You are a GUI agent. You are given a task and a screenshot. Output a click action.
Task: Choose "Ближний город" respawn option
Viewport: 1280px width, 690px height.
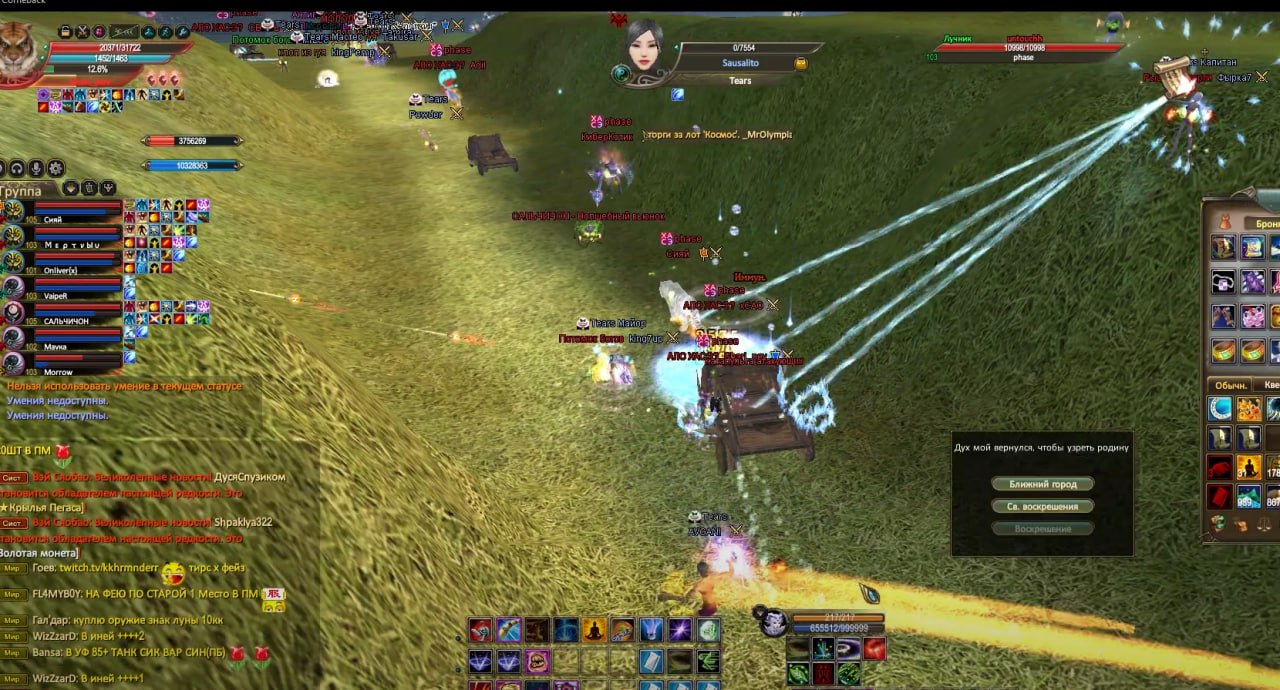(x=1042, y=484)
